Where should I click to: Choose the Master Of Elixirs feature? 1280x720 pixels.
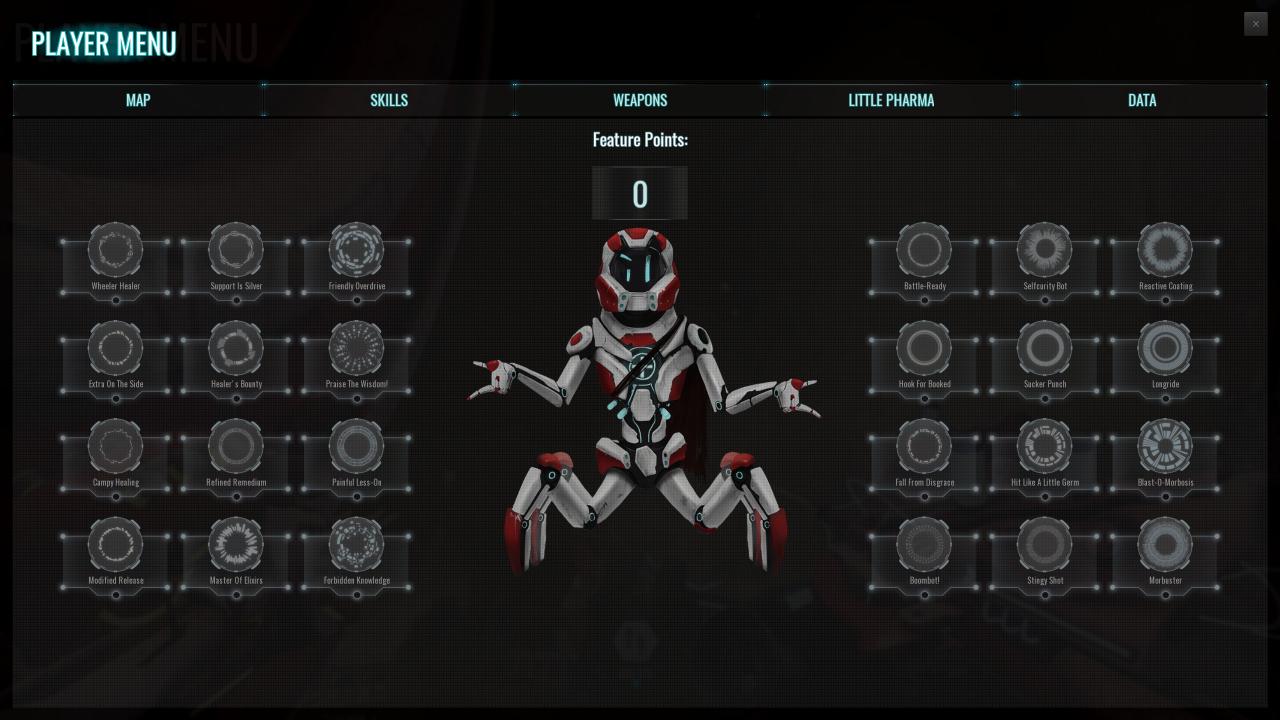click(236, 544)
